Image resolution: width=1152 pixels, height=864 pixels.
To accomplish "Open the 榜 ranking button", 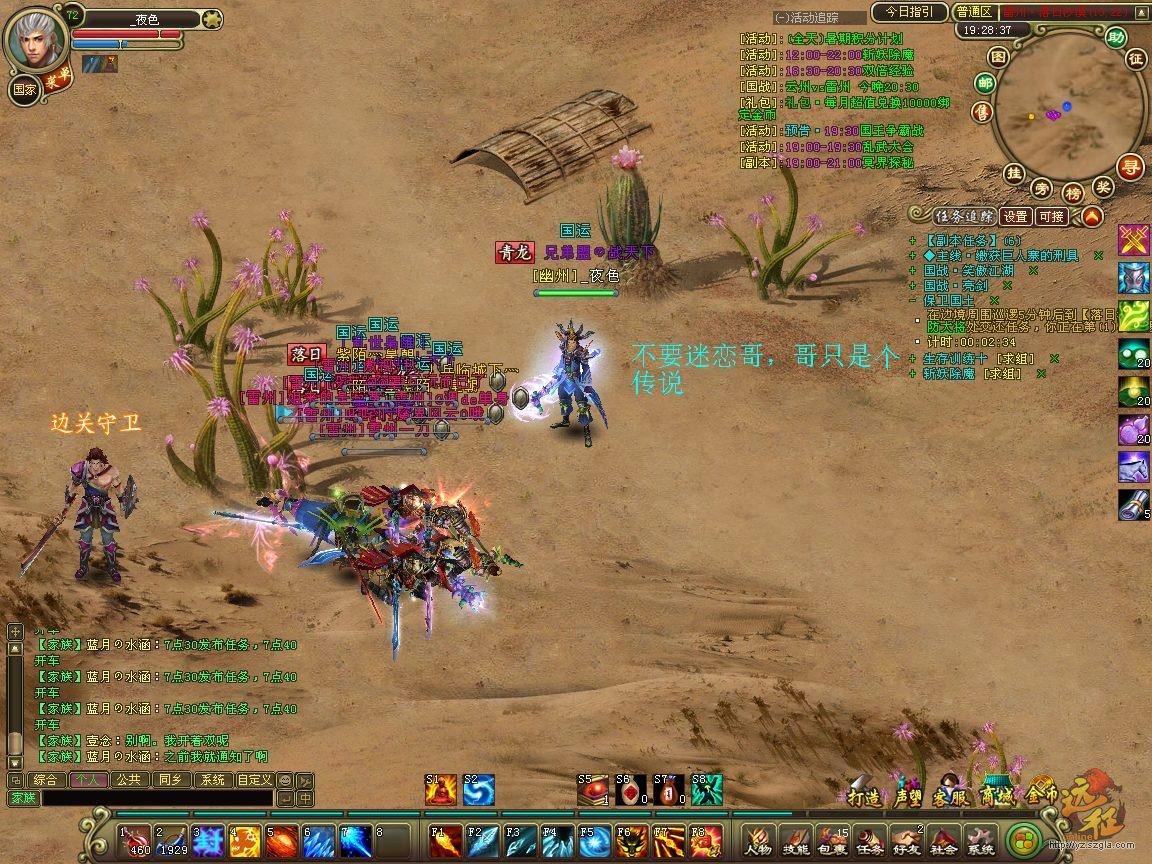I will pos(1073,193).
